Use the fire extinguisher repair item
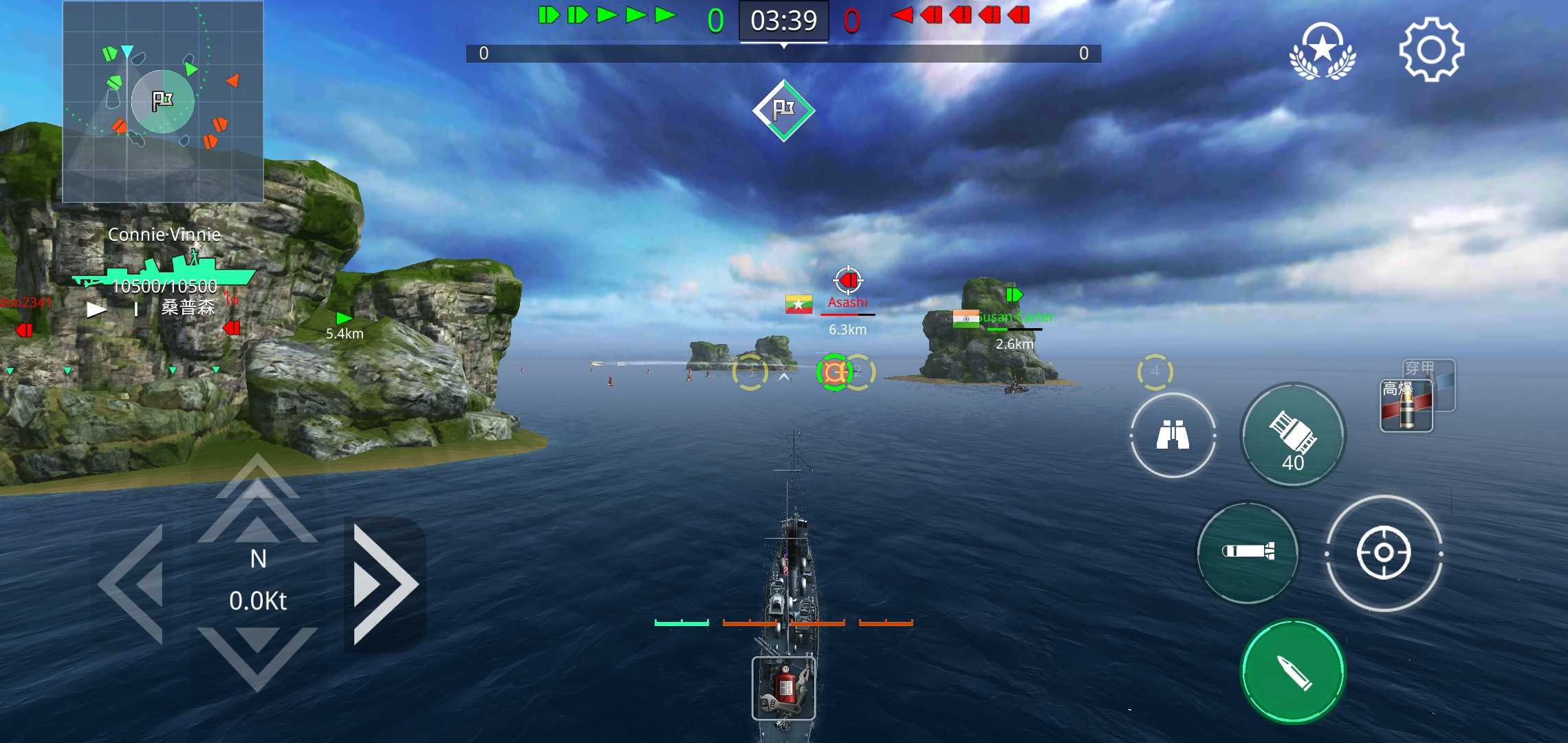1568x743 pixels. [x=783, y=688]
